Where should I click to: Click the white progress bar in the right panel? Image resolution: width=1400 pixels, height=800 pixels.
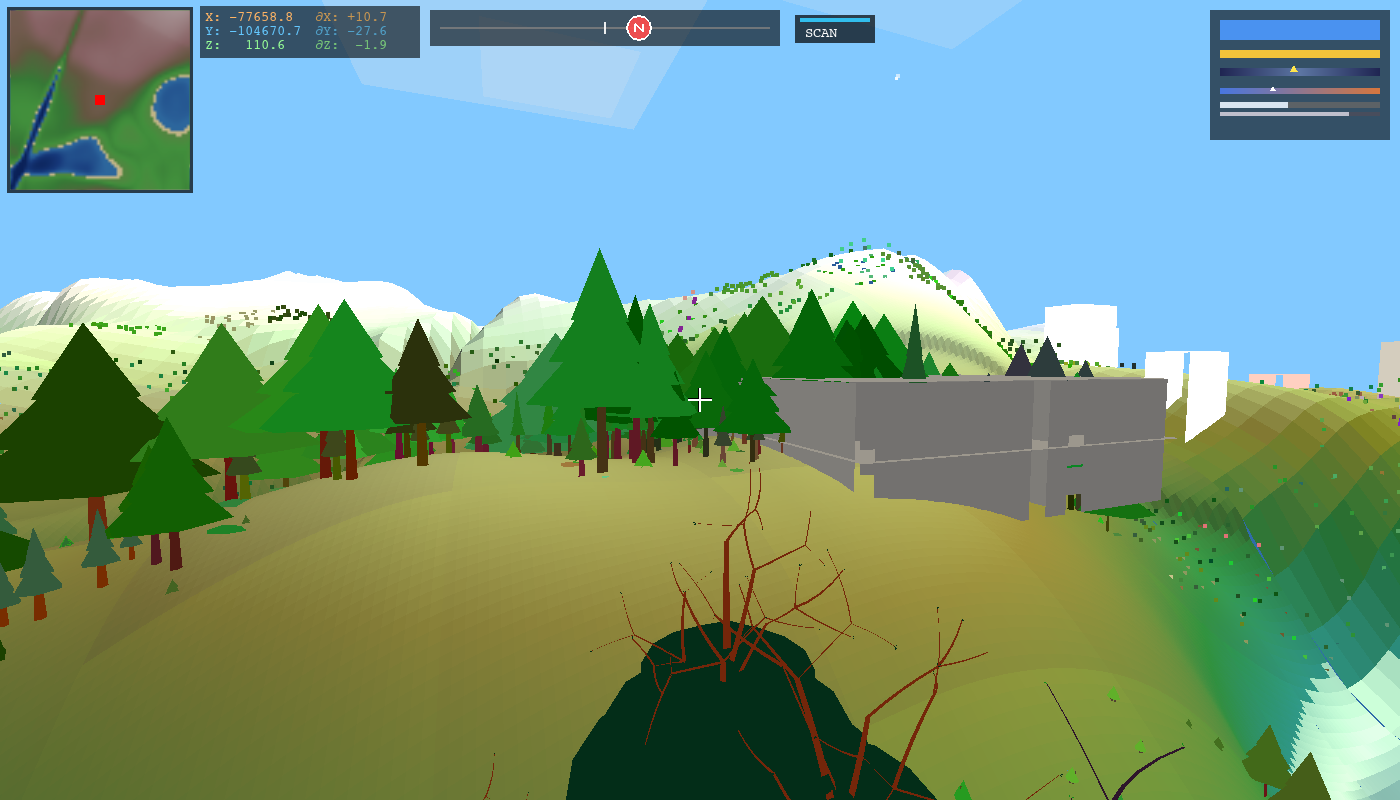(x=1253, y=104)
